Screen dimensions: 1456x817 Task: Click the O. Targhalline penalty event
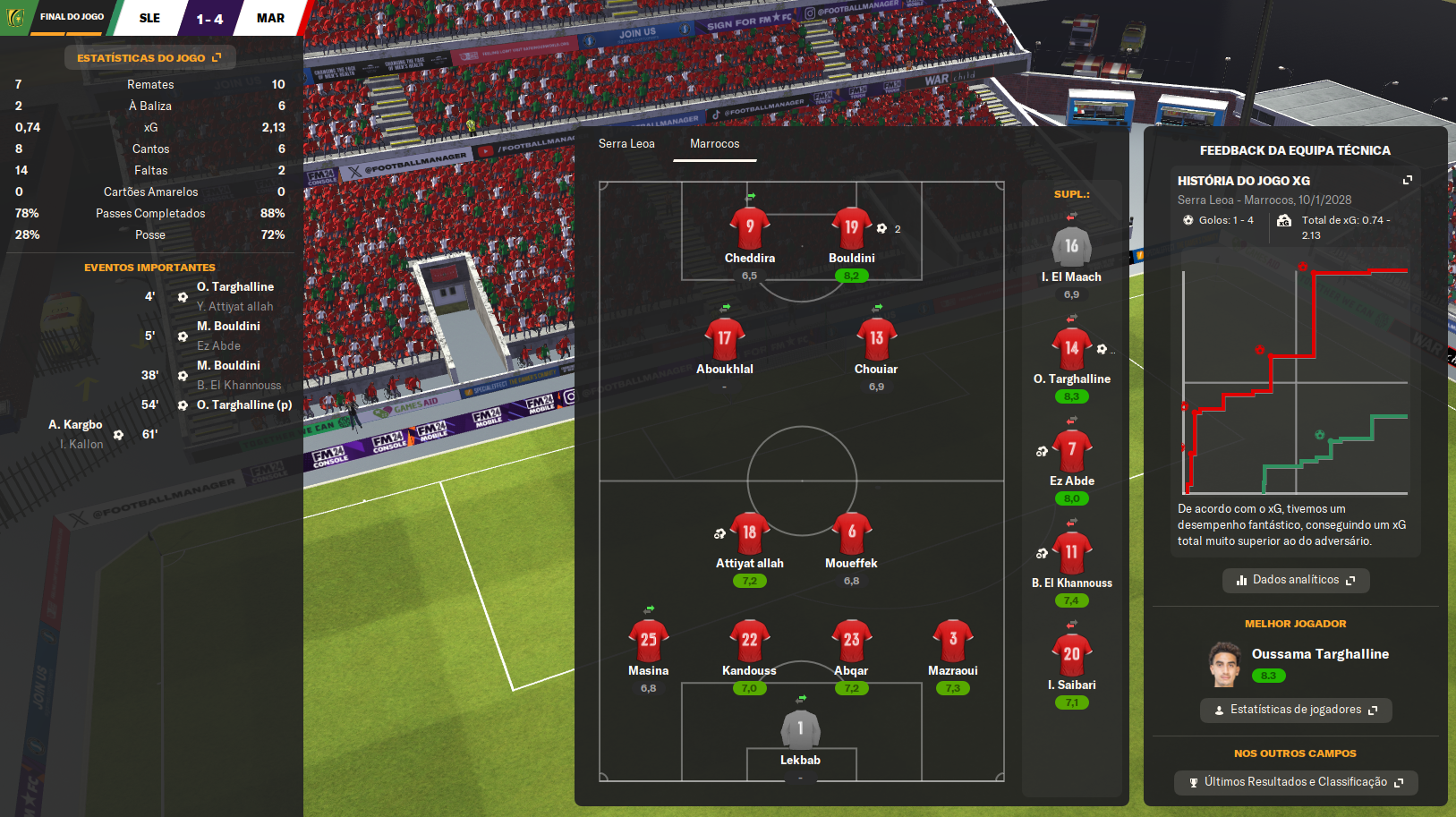243,405
